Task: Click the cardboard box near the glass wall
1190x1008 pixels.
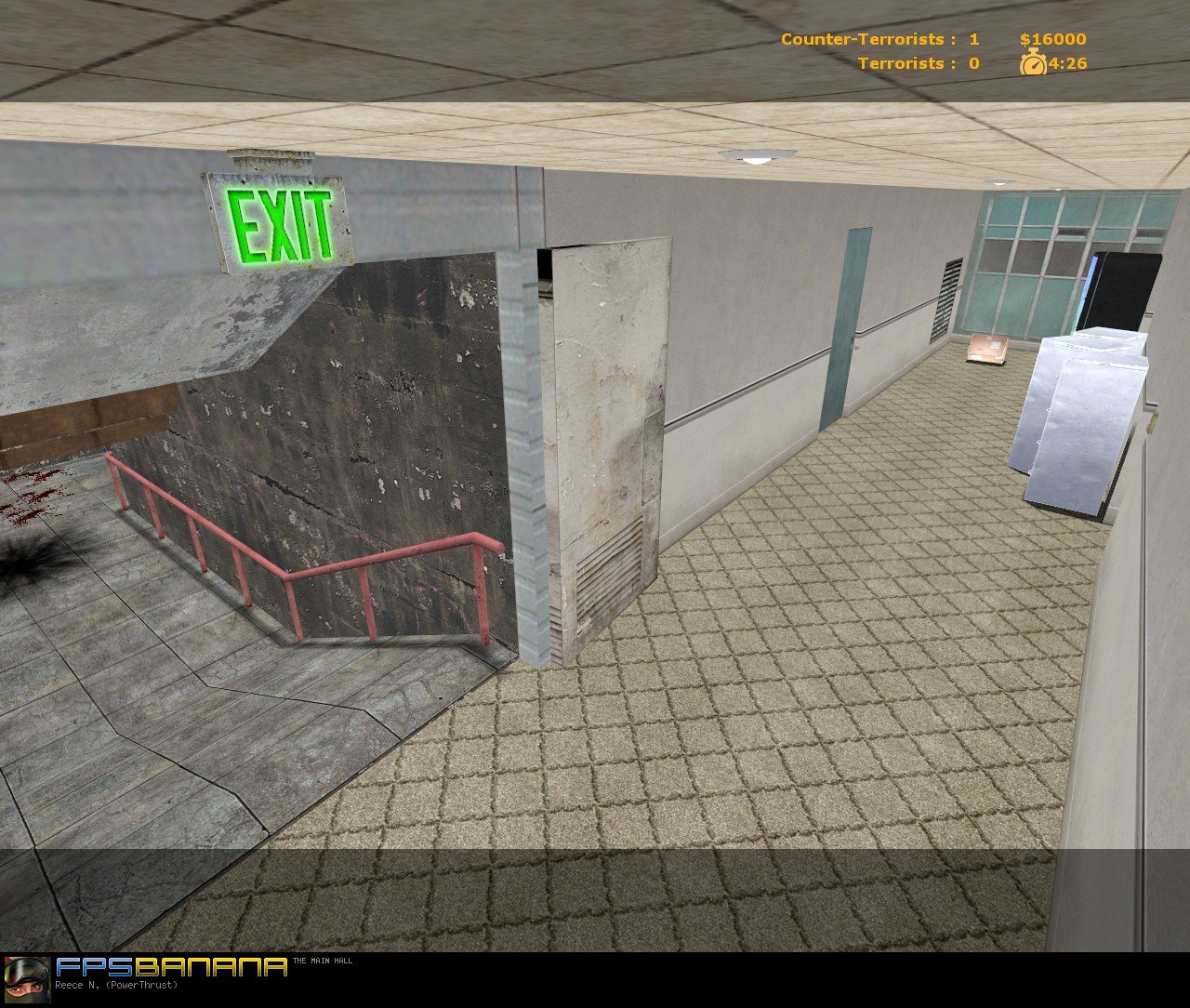Action: (x=987, y=349)
